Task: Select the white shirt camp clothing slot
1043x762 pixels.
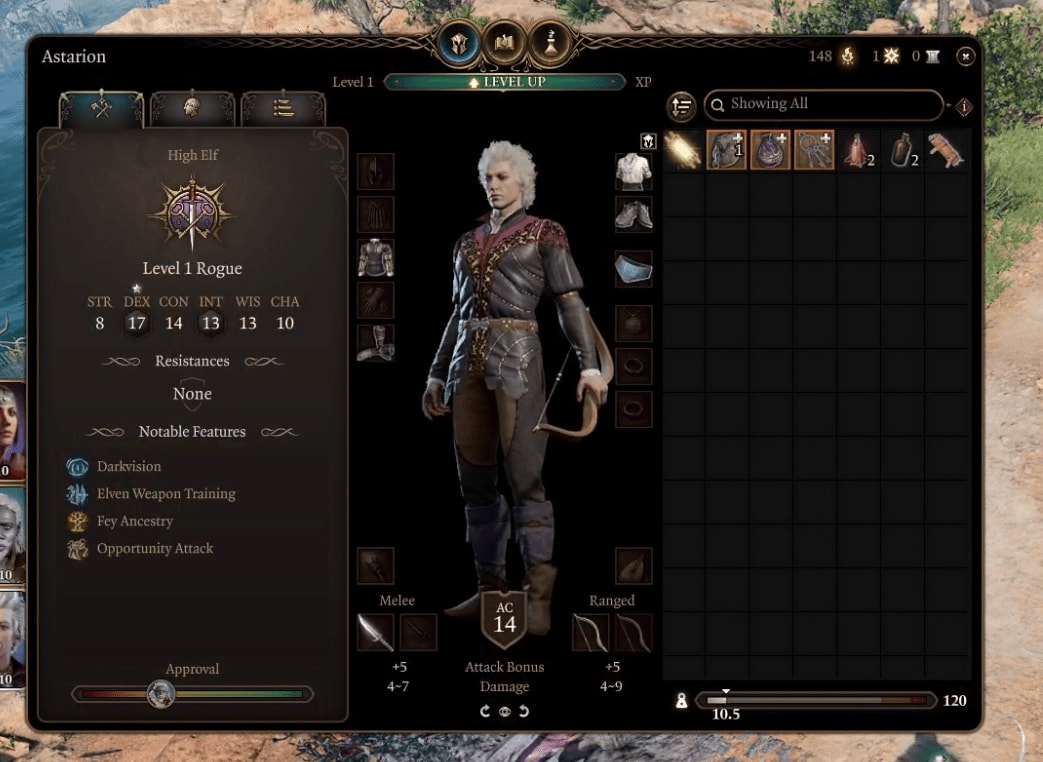Action: pos(633,170)
